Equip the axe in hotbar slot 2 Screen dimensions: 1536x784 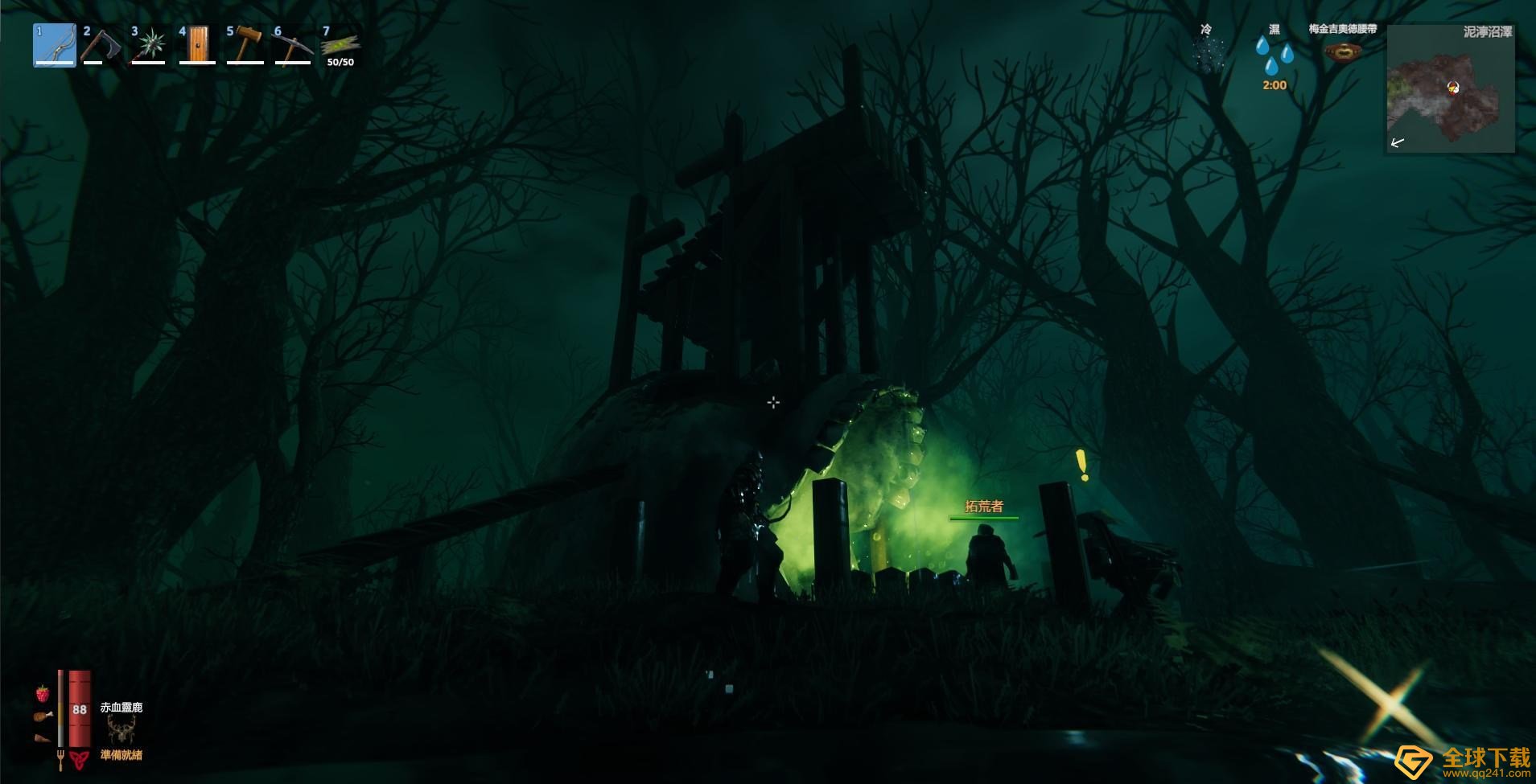[102, 45]
